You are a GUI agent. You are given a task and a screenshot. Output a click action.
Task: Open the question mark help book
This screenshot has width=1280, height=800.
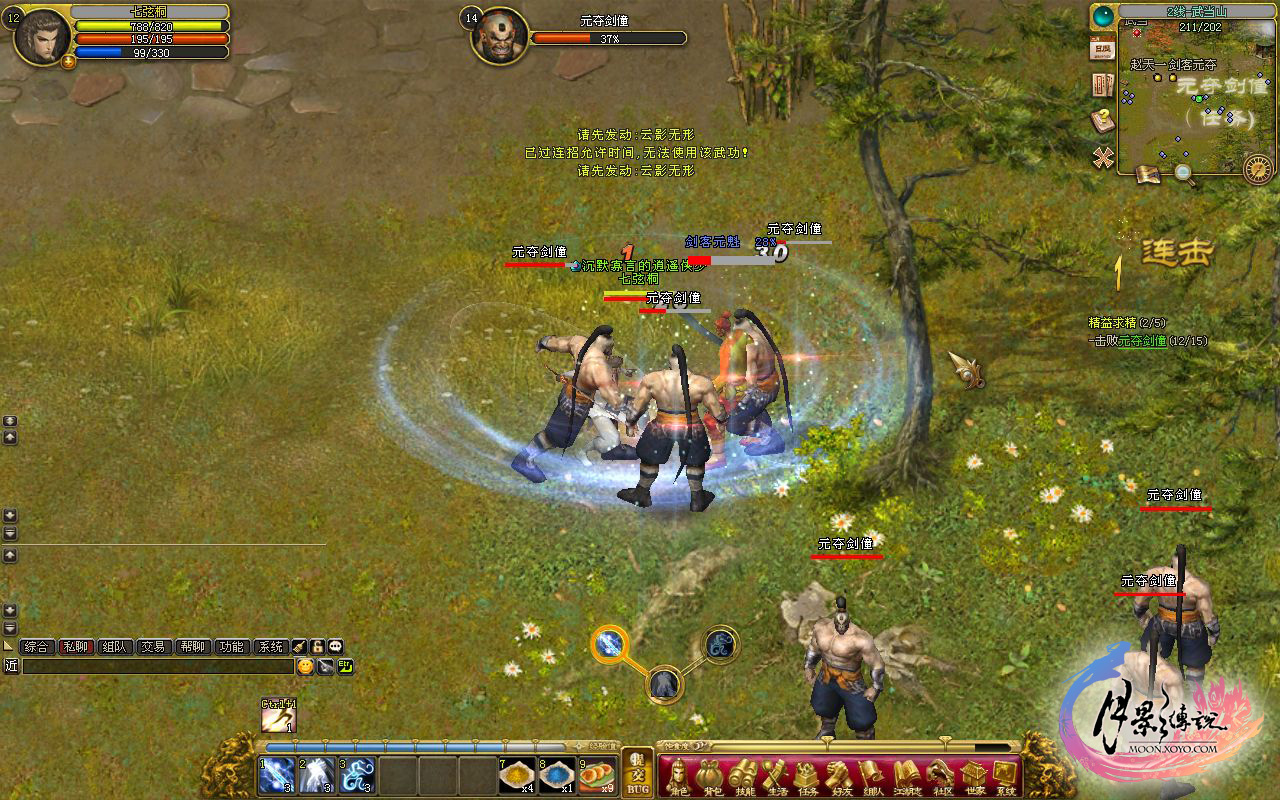[1103, 121]
